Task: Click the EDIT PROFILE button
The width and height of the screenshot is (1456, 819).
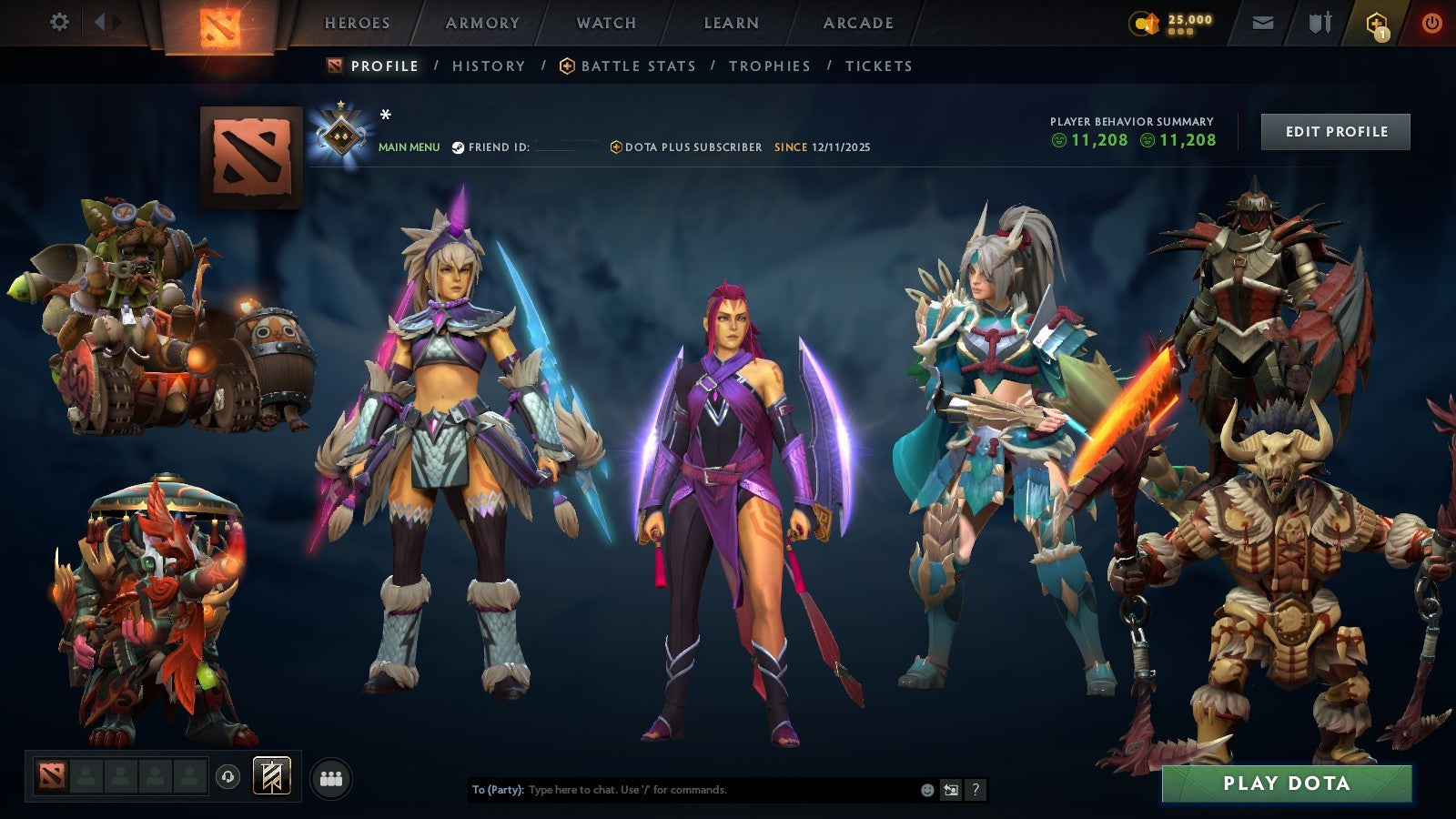Action: point(1334,131)
